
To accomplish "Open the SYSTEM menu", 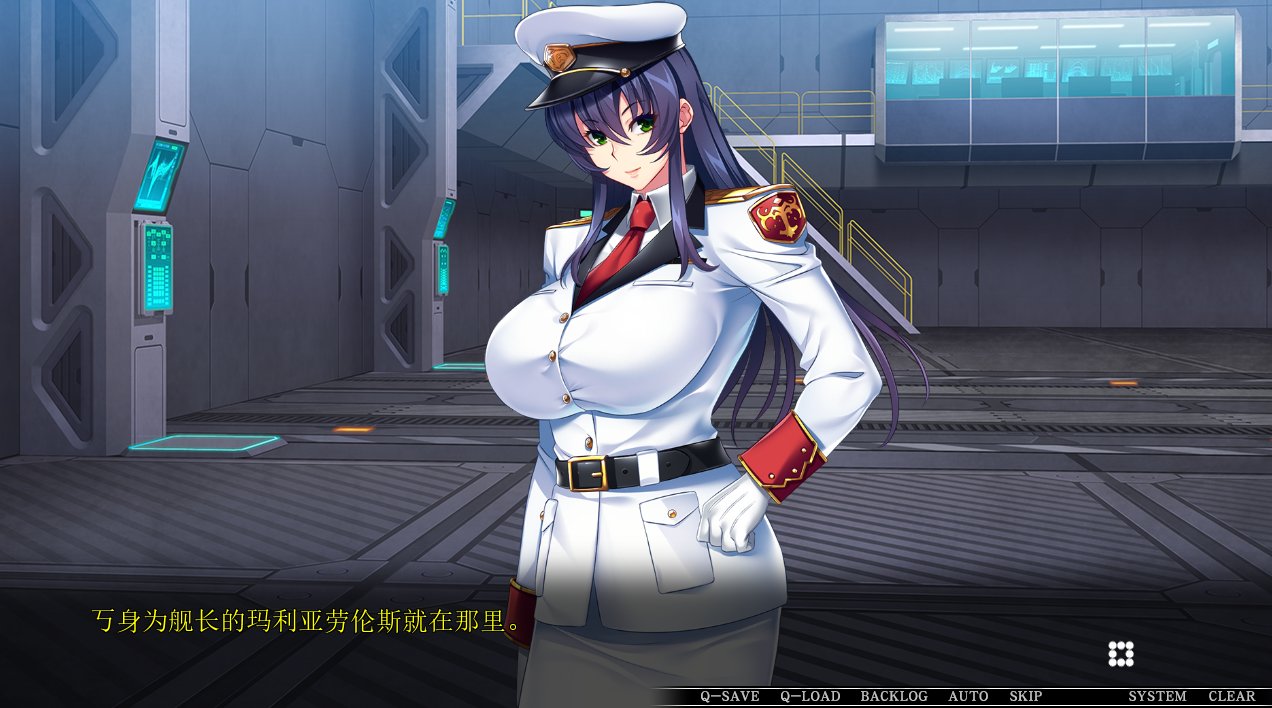I will [x=1157, y=696].
